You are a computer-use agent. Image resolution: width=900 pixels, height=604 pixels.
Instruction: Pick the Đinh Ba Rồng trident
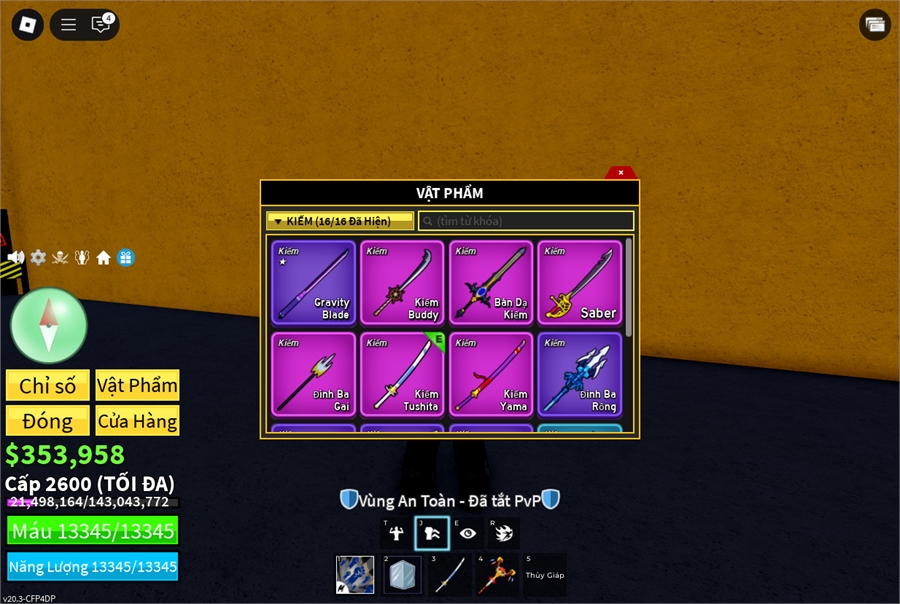point(580,374)
